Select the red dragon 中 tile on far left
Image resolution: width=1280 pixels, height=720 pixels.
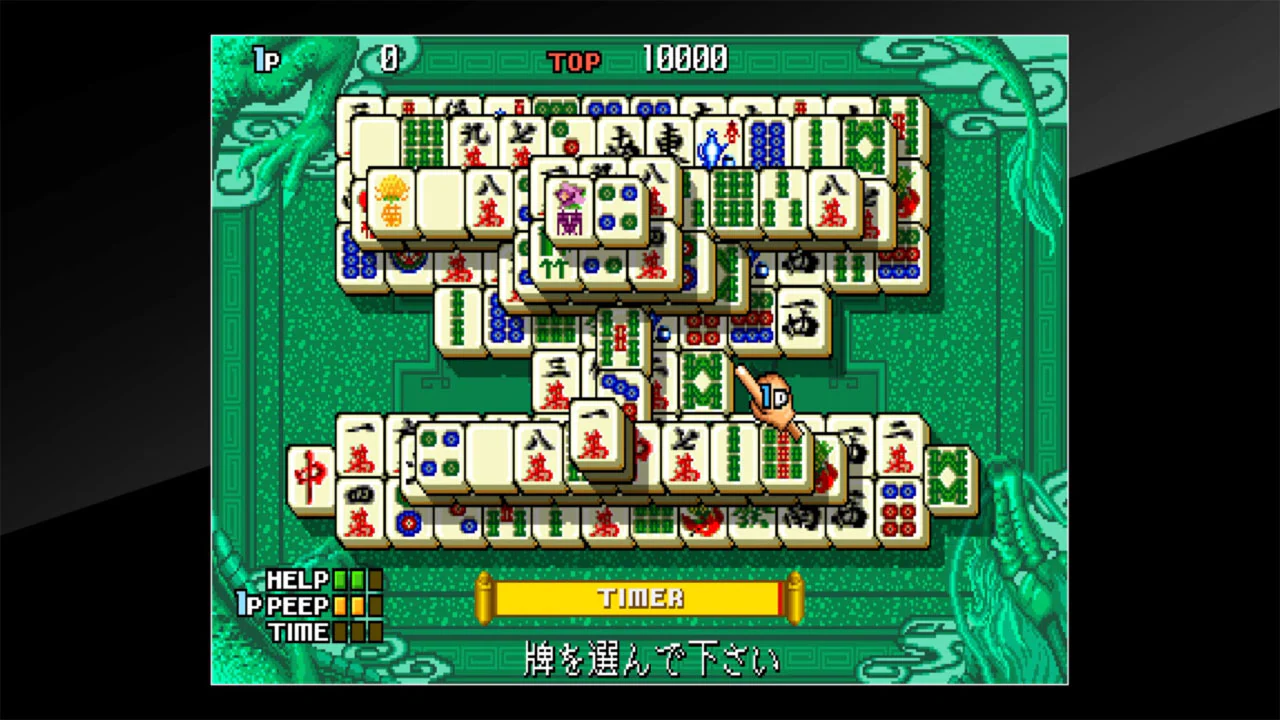point(311,473)
